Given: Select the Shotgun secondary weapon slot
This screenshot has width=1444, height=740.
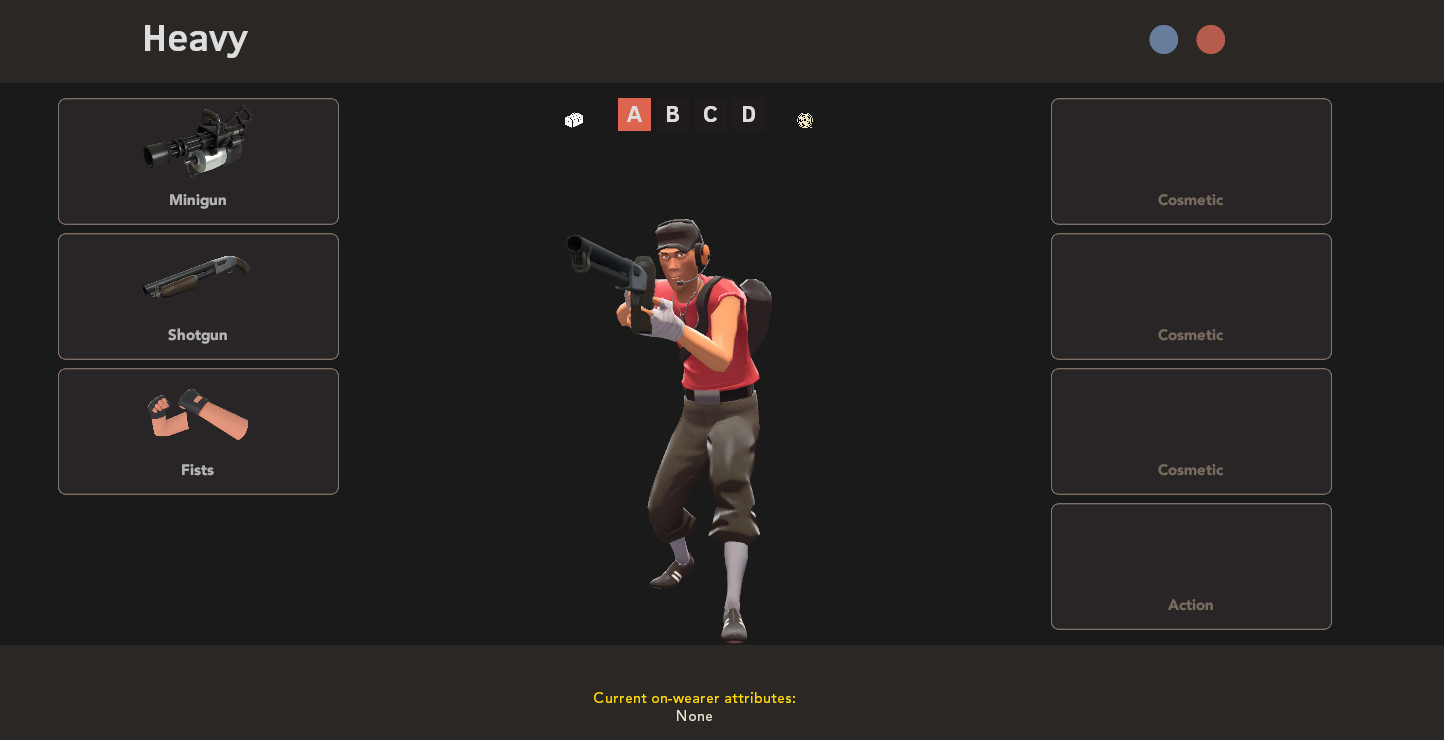Looking at the screenshot, I should pyautogui.click(x=197, y=296).
